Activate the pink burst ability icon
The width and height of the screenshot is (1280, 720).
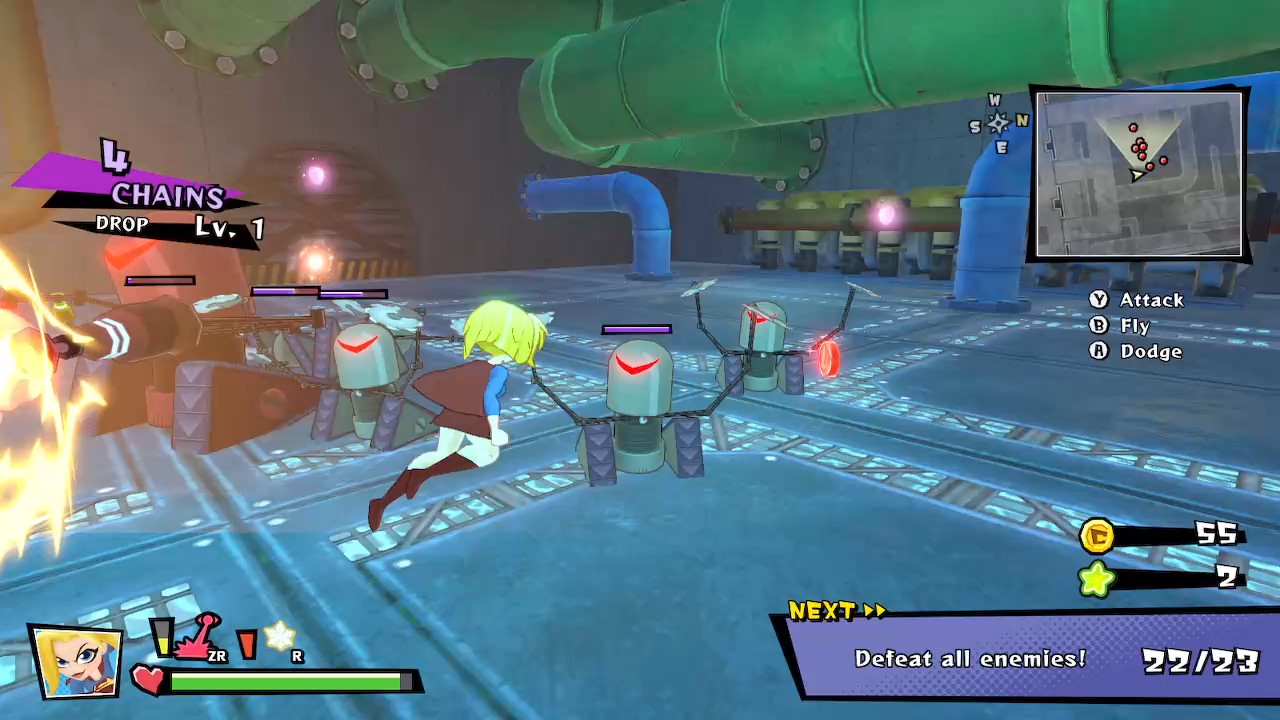click(x=198, y=639)
